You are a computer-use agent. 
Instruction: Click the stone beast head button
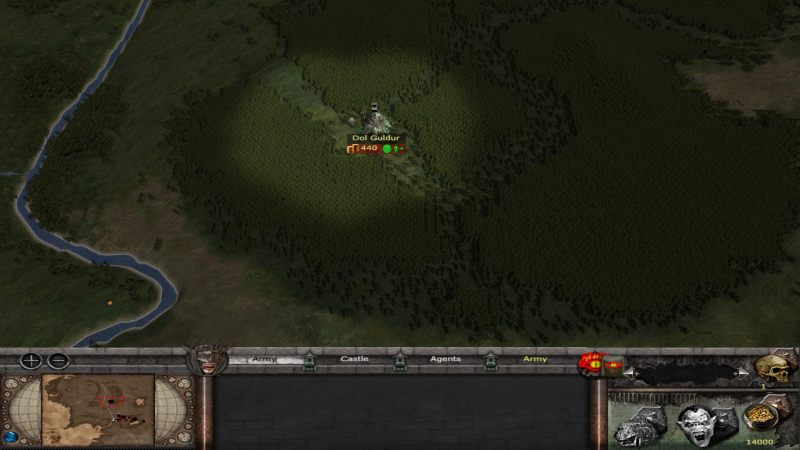638,425
